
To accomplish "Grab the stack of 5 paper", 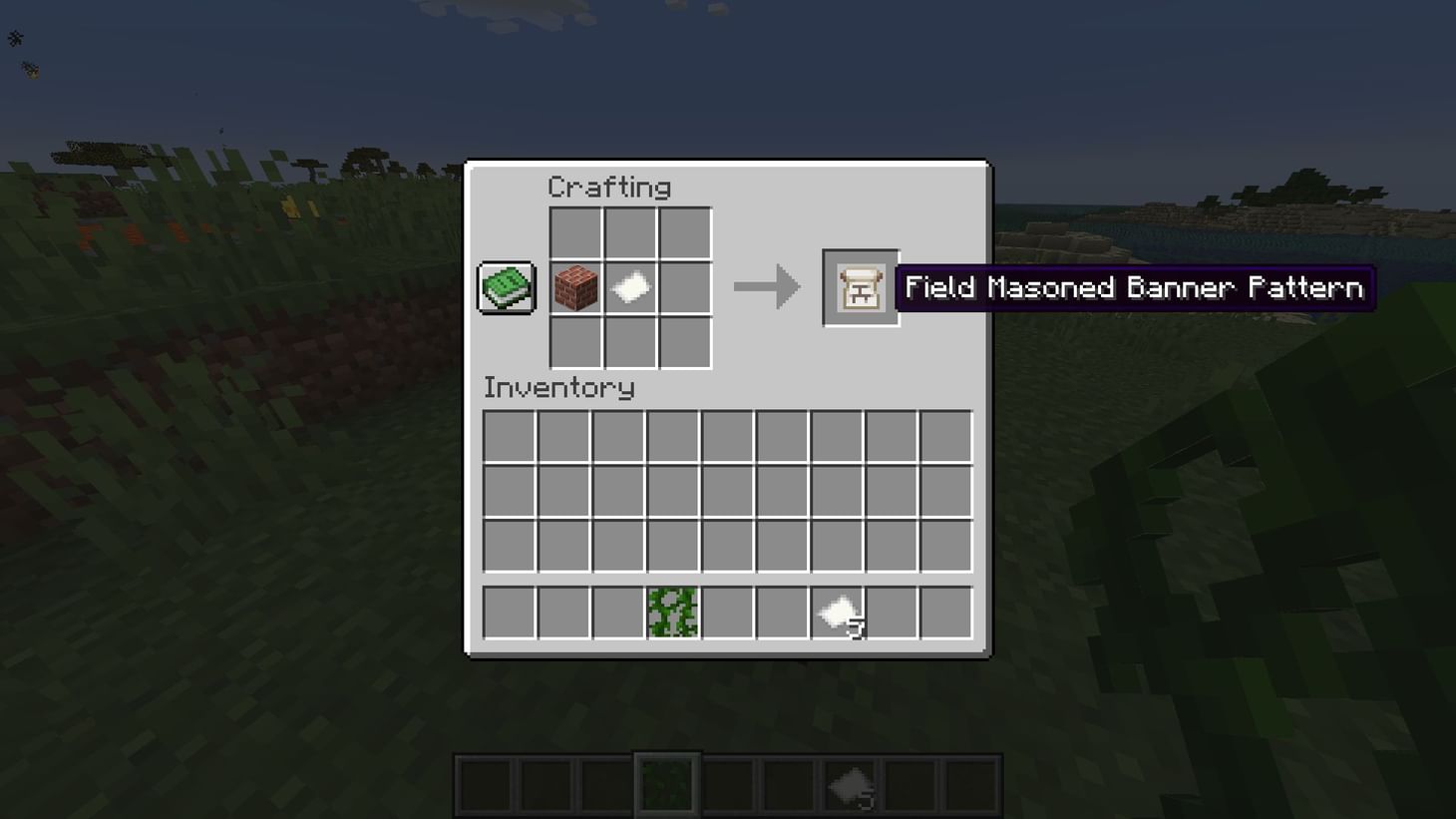I will tap(838, 613).
